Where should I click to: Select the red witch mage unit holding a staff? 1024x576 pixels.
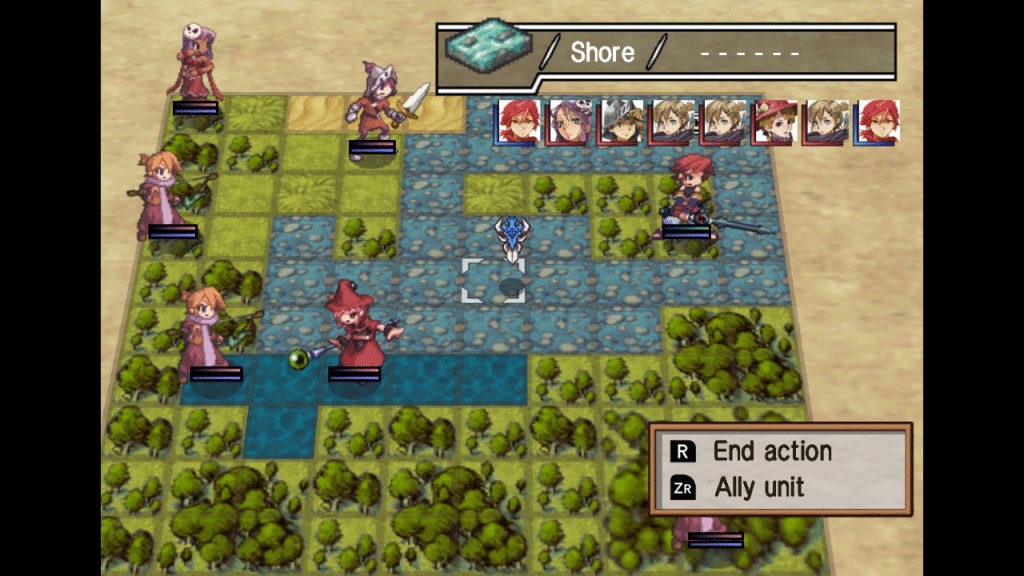tap(355, 328)
